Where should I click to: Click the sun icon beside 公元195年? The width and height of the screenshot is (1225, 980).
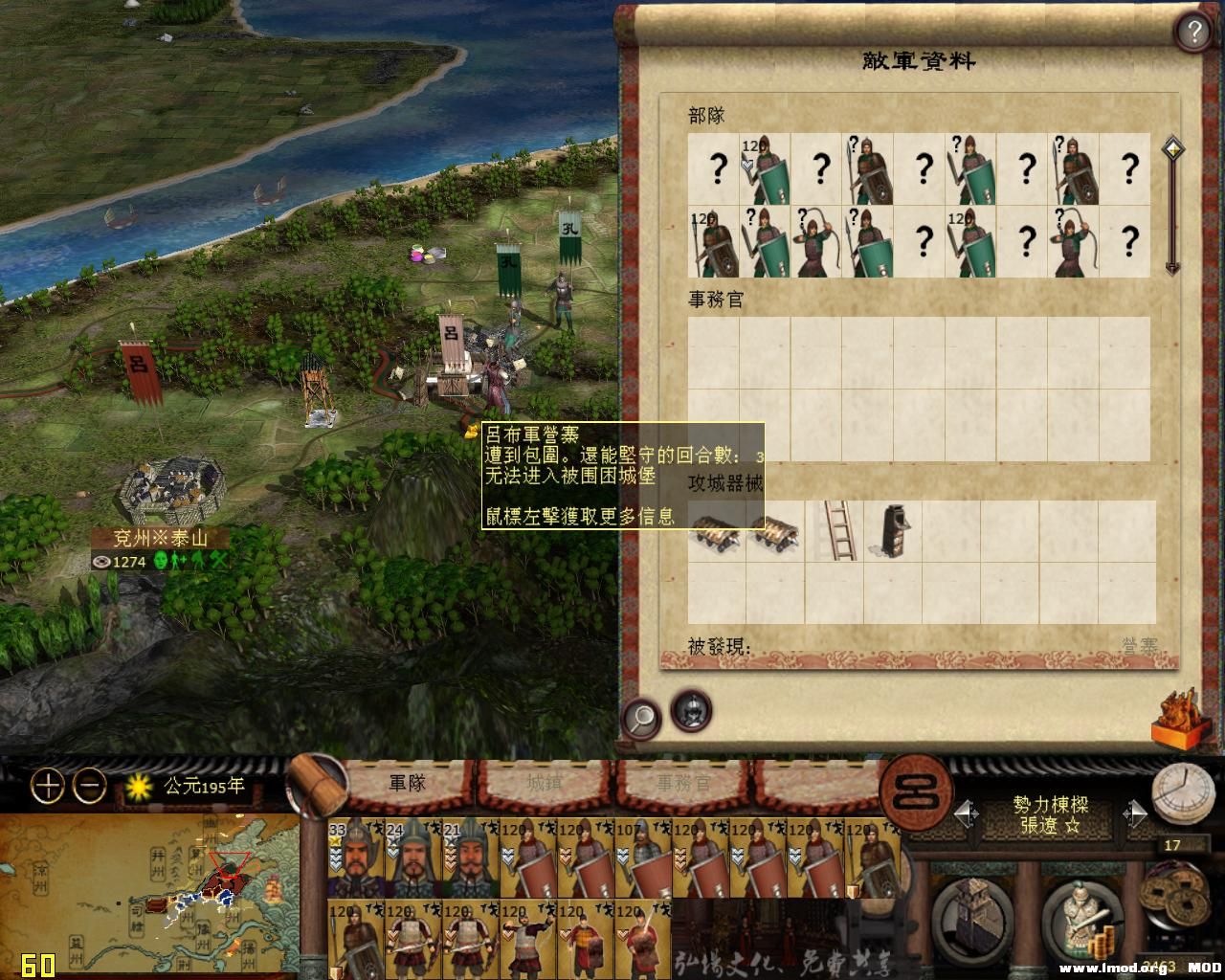[x=137, y=785]
